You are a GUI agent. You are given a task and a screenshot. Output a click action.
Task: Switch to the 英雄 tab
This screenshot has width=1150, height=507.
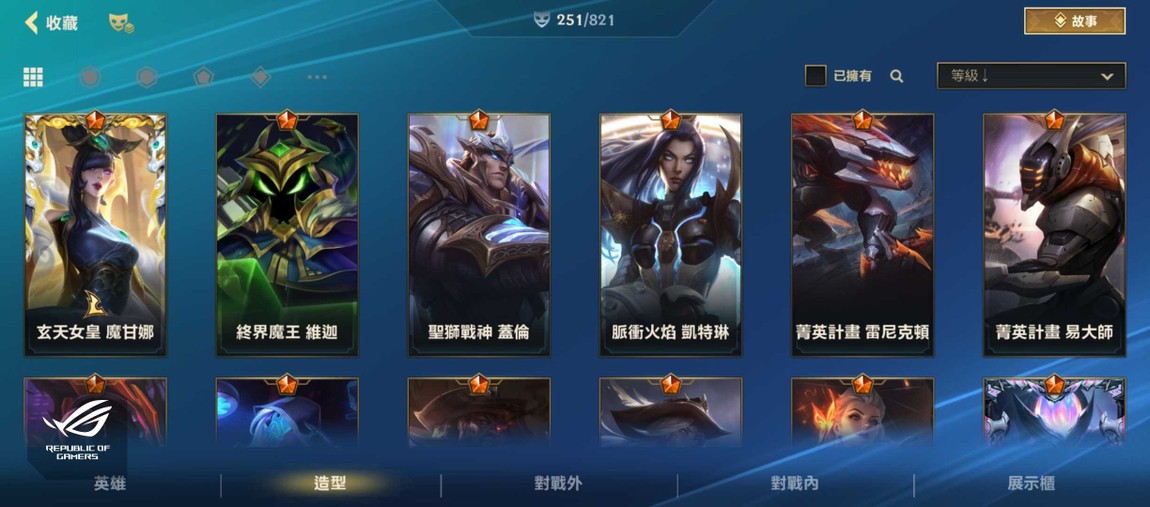click(110, 484)
